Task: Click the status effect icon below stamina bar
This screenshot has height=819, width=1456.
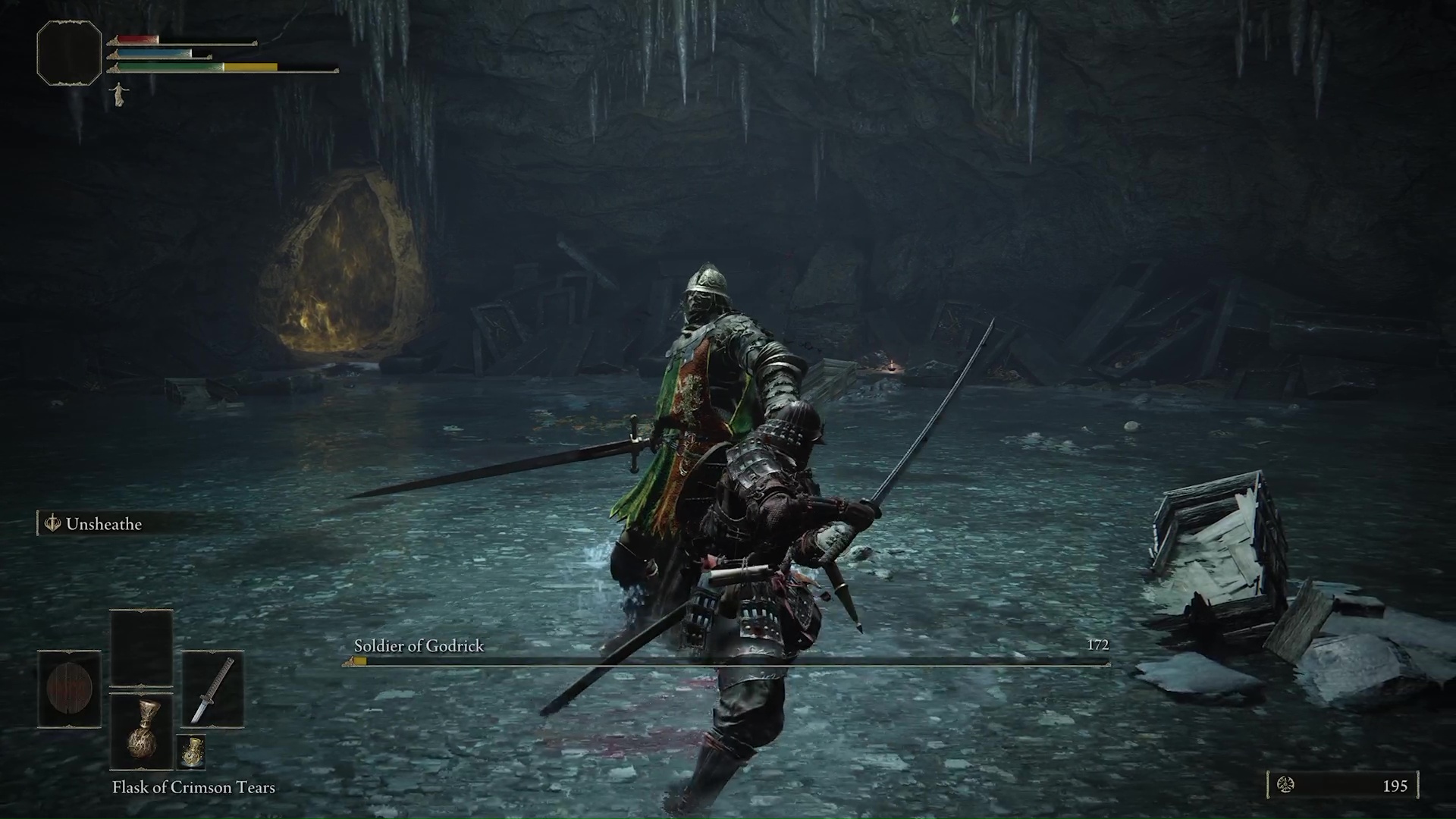Action: [119, 94]
